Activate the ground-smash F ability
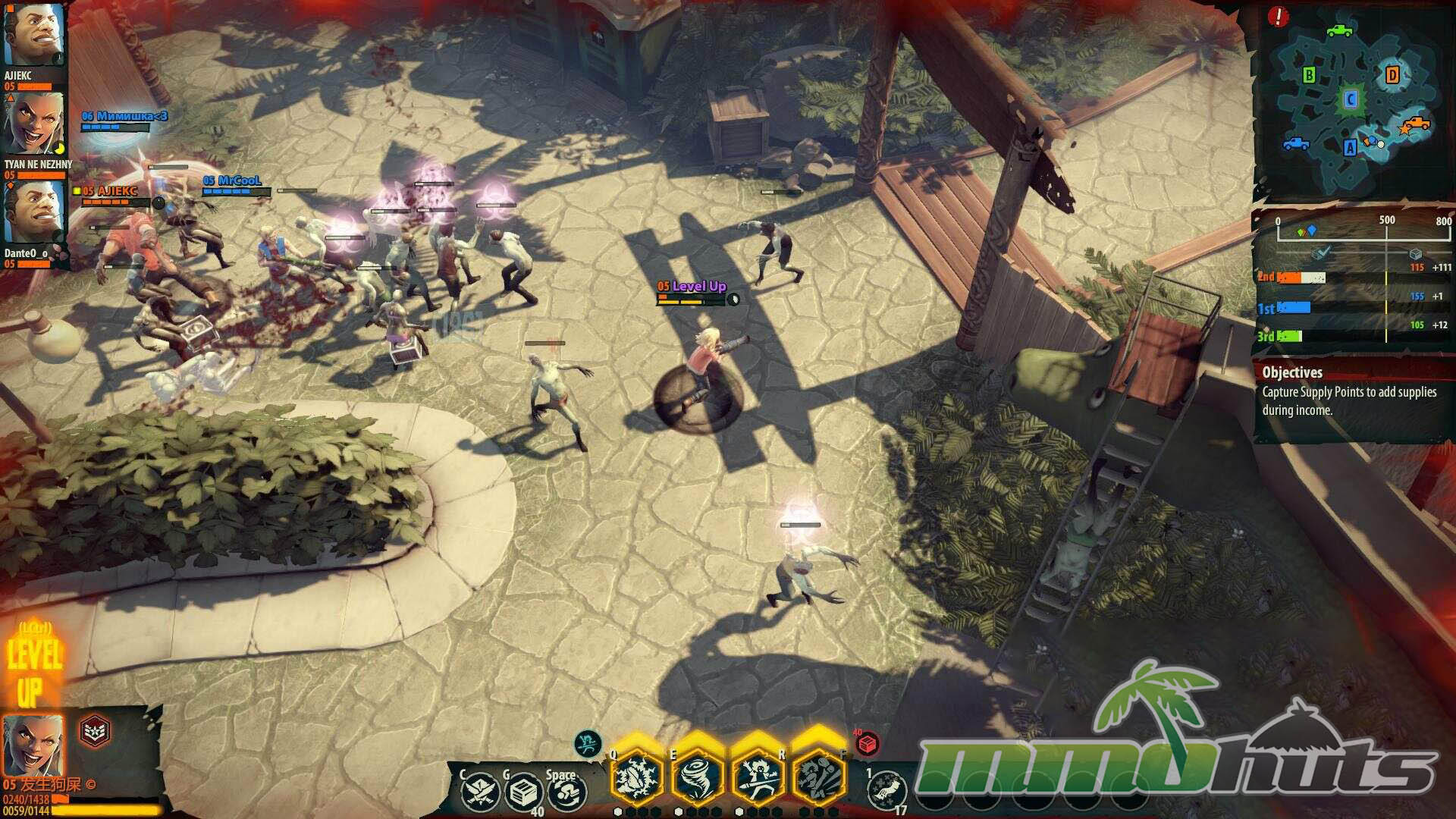Viewport: 1456px width, 819px height. point(818,776)
